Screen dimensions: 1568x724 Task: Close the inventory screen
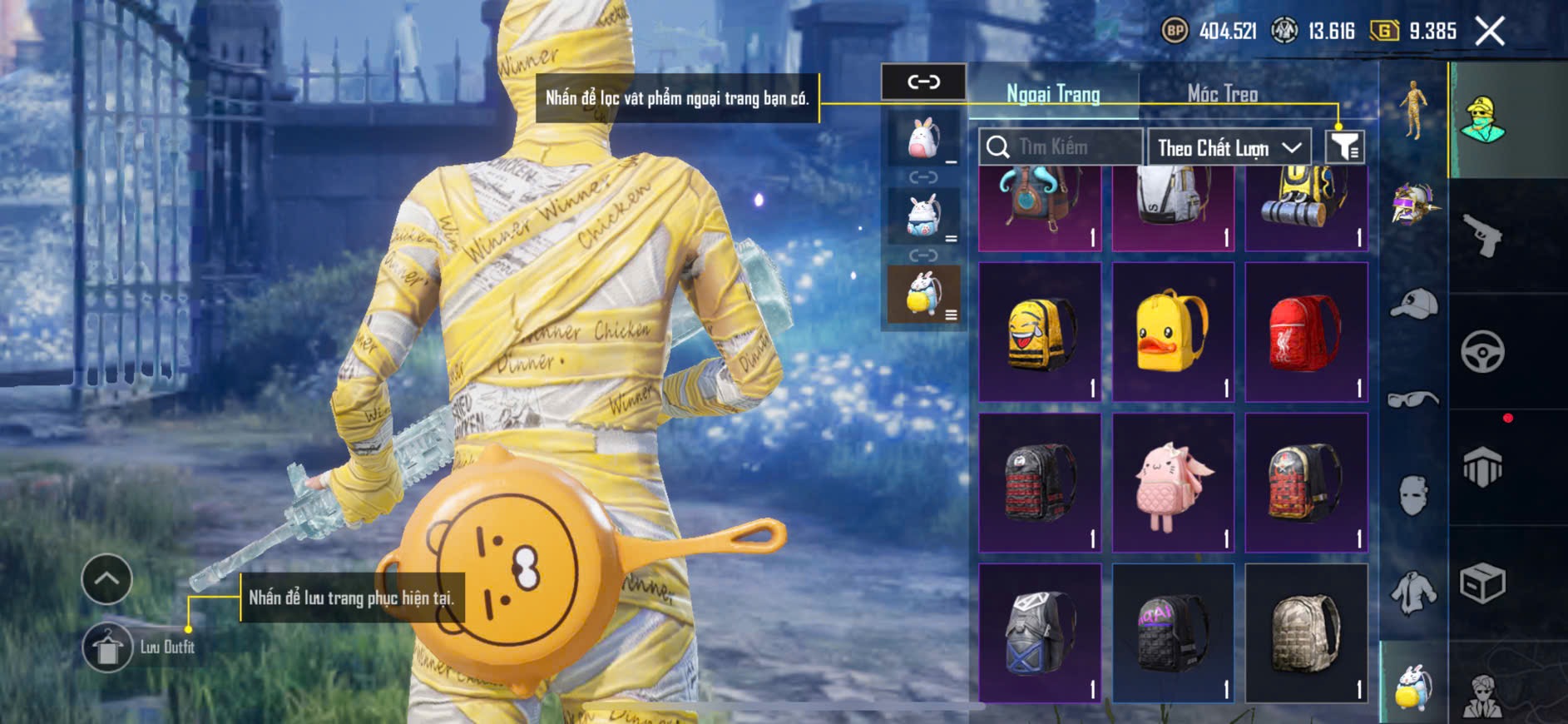coord(1489,32)
